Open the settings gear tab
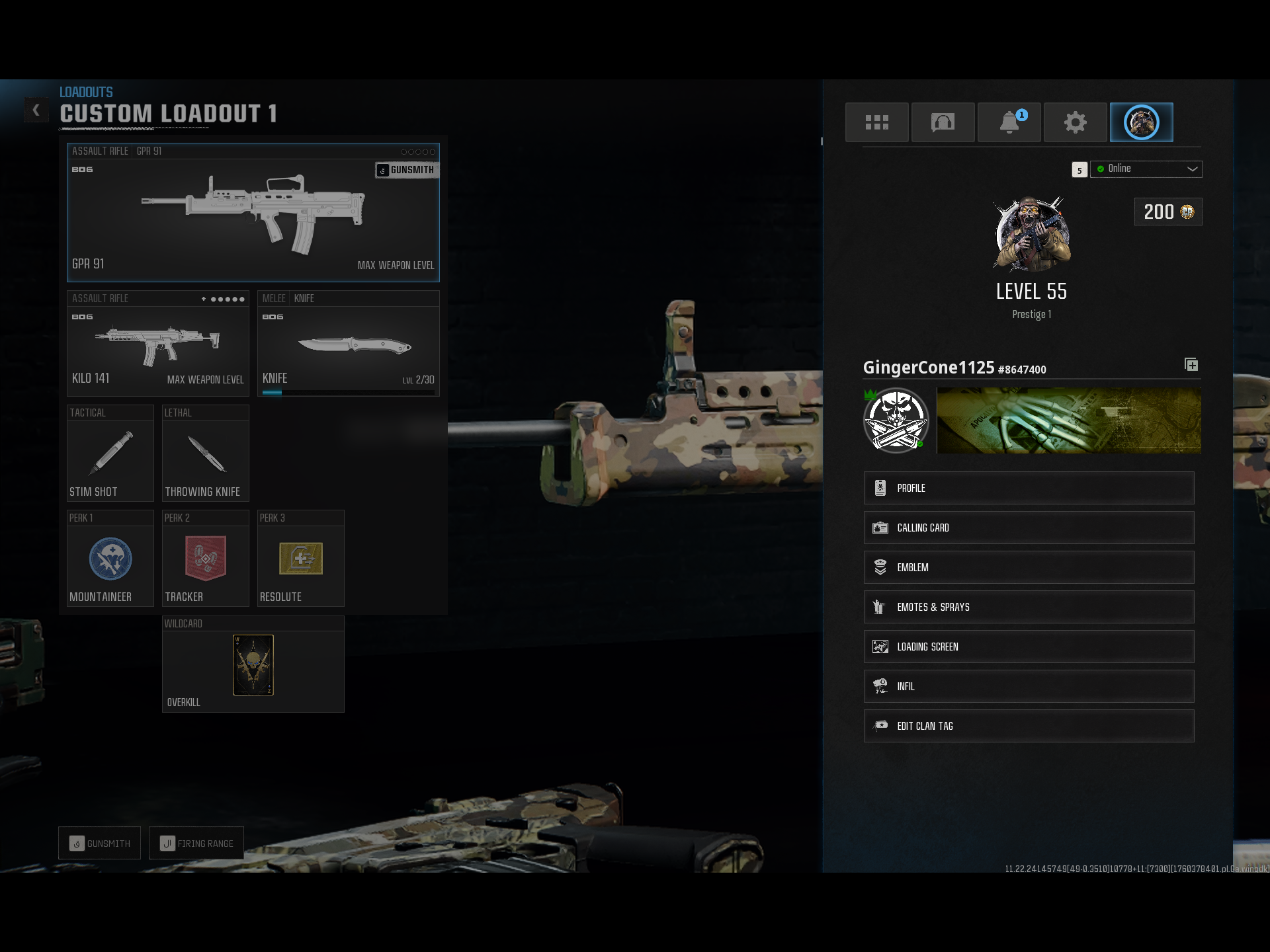The width and height of the screenshot is (1270, 952). click(1075, 122)
